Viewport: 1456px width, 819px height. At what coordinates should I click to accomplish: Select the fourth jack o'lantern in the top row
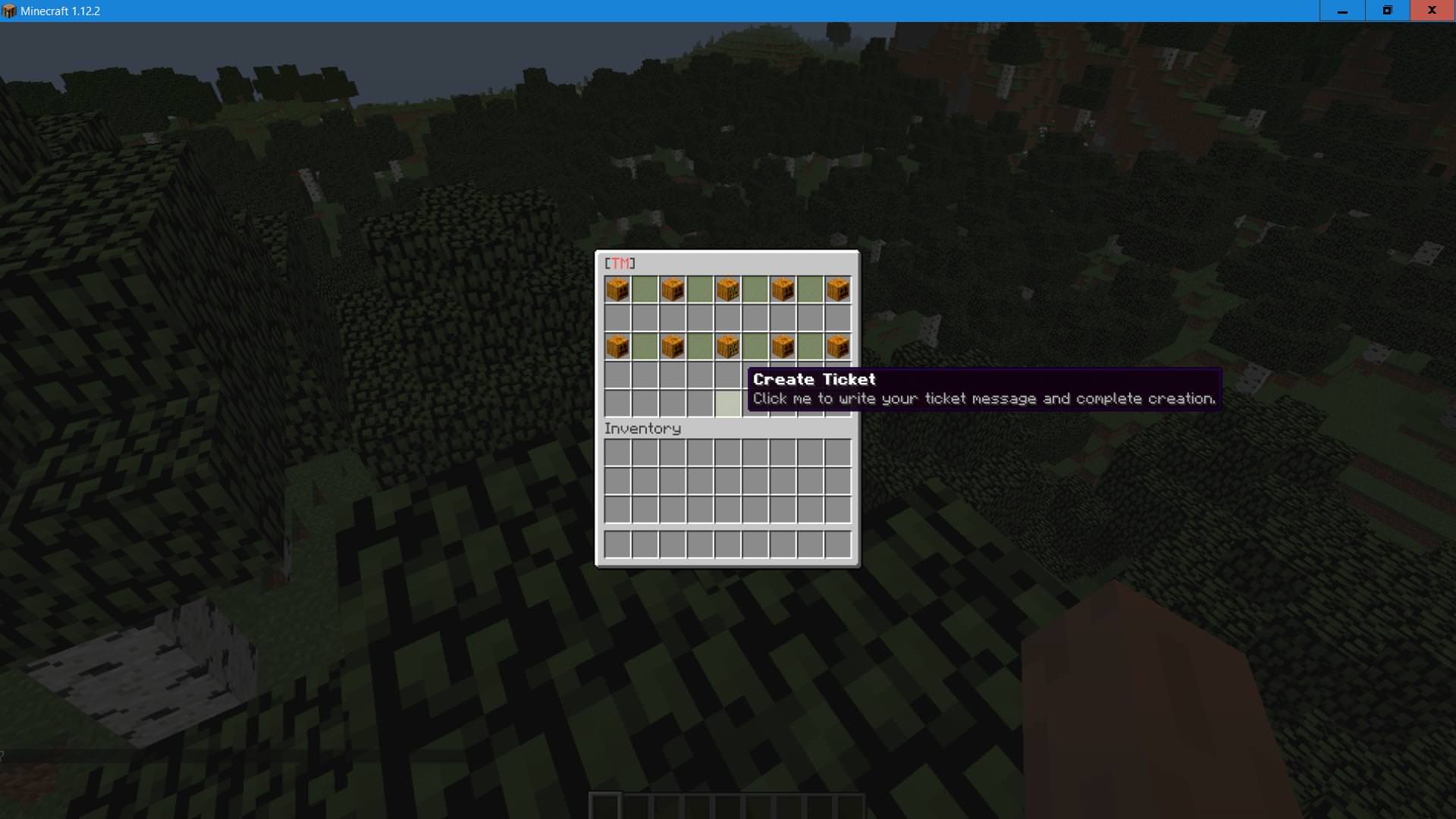(x=783, y=289)
